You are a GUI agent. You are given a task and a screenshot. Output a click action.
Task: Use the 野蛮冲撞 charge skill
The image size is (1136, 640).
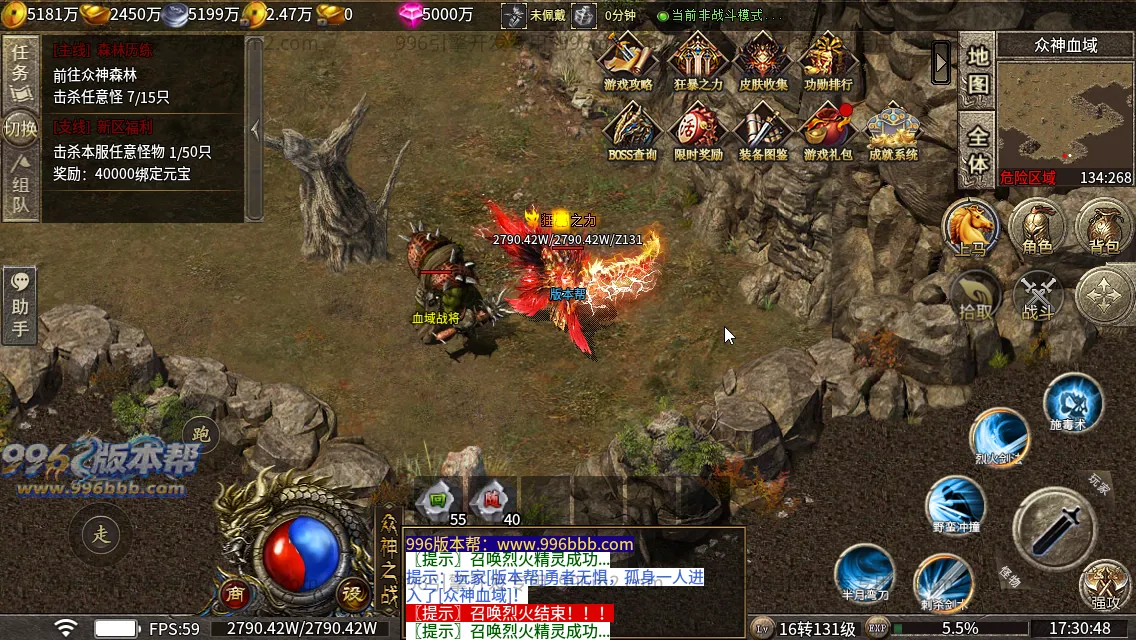pos(955,503)
